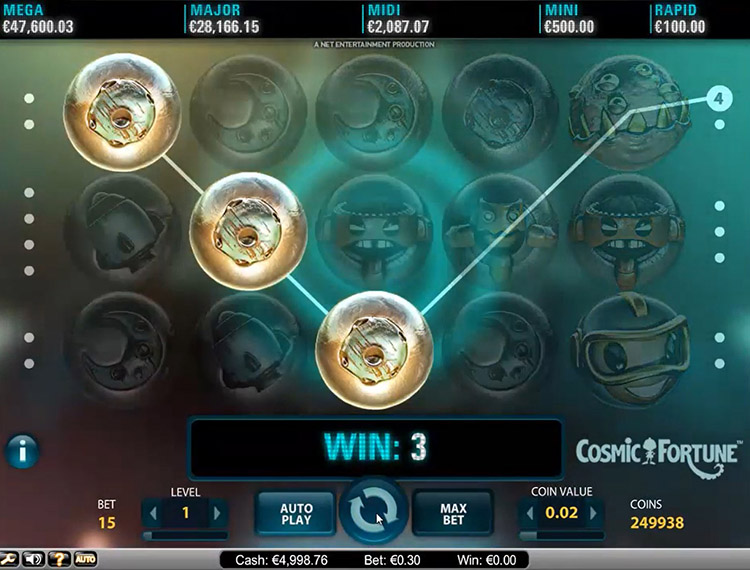Spin the reels with the circular arrow button
The width and height of the screenshot is (750, 570).
(x=373, y=512)
